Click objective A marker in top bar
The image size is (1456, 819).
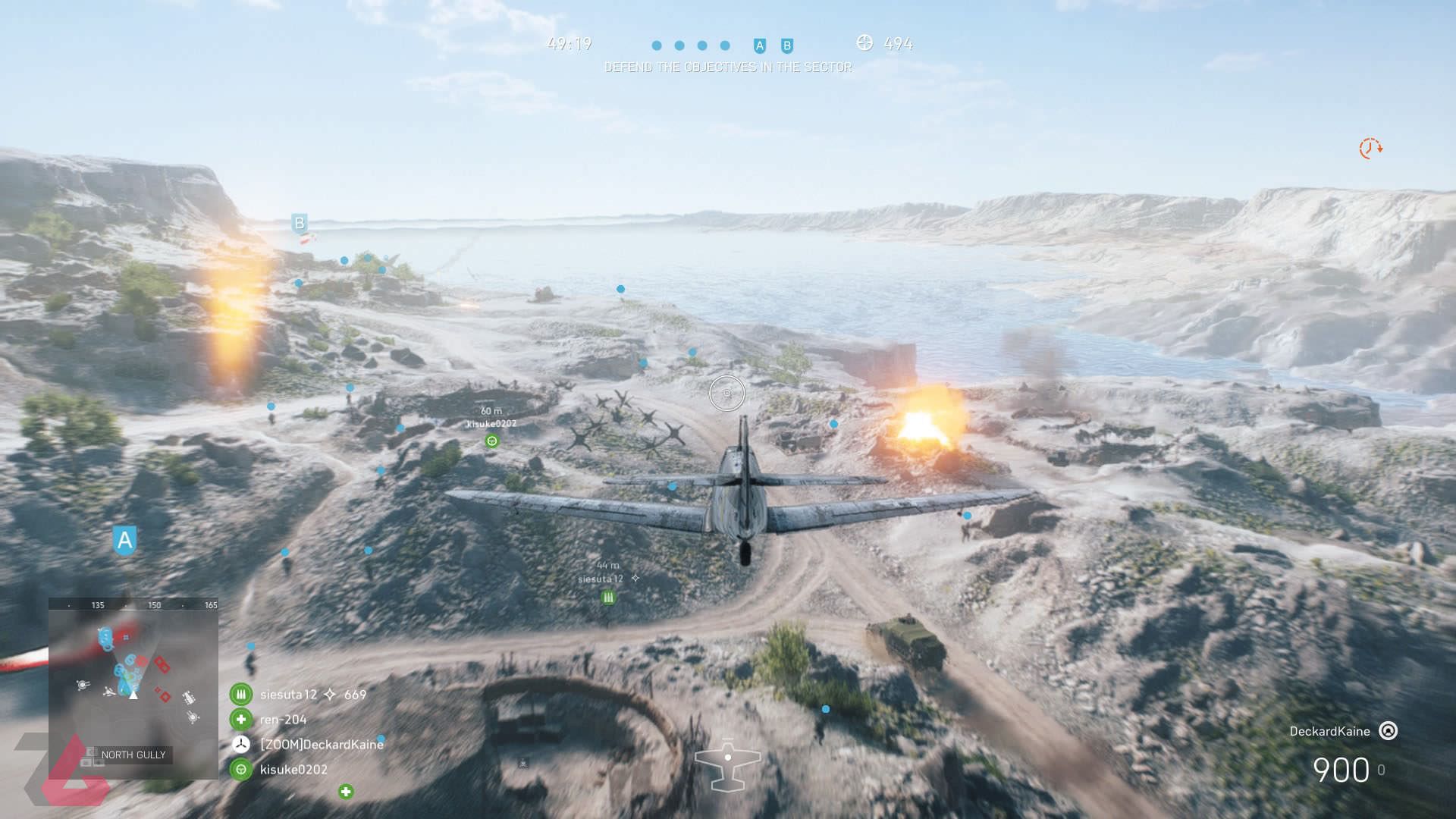tap(760, 46)
